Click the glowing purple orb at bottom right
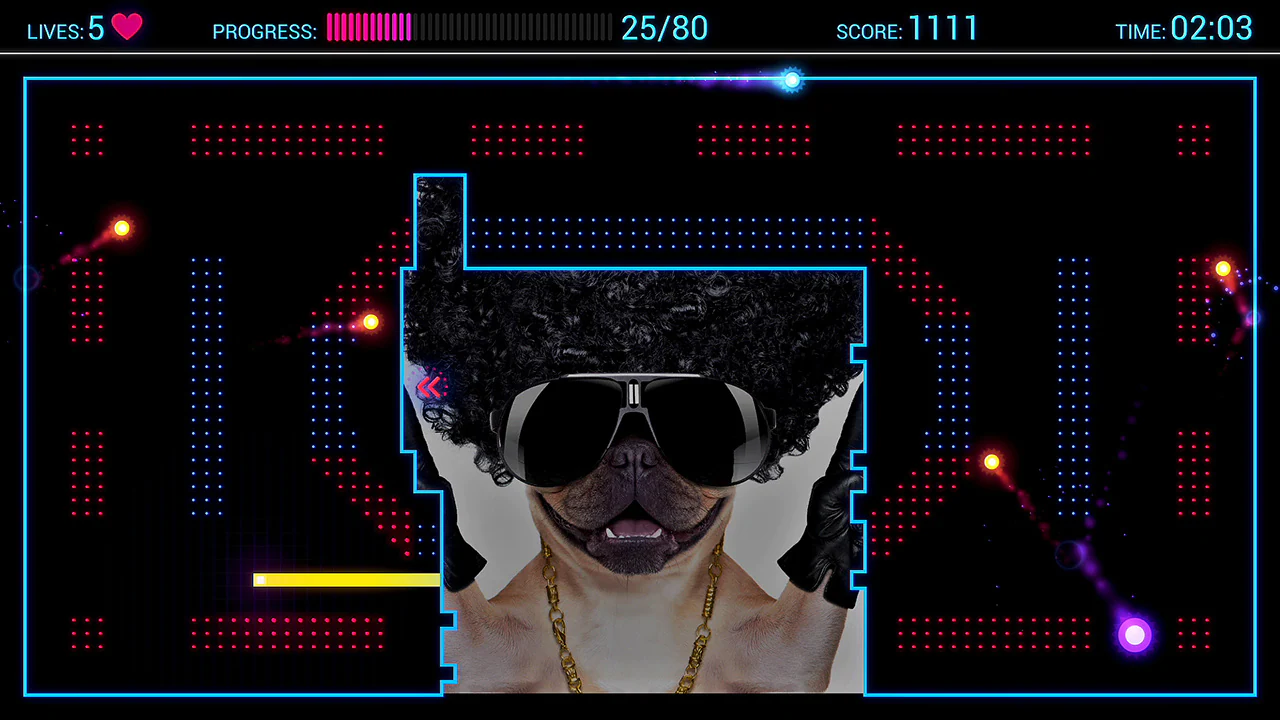 click(x=1134, y=634)
